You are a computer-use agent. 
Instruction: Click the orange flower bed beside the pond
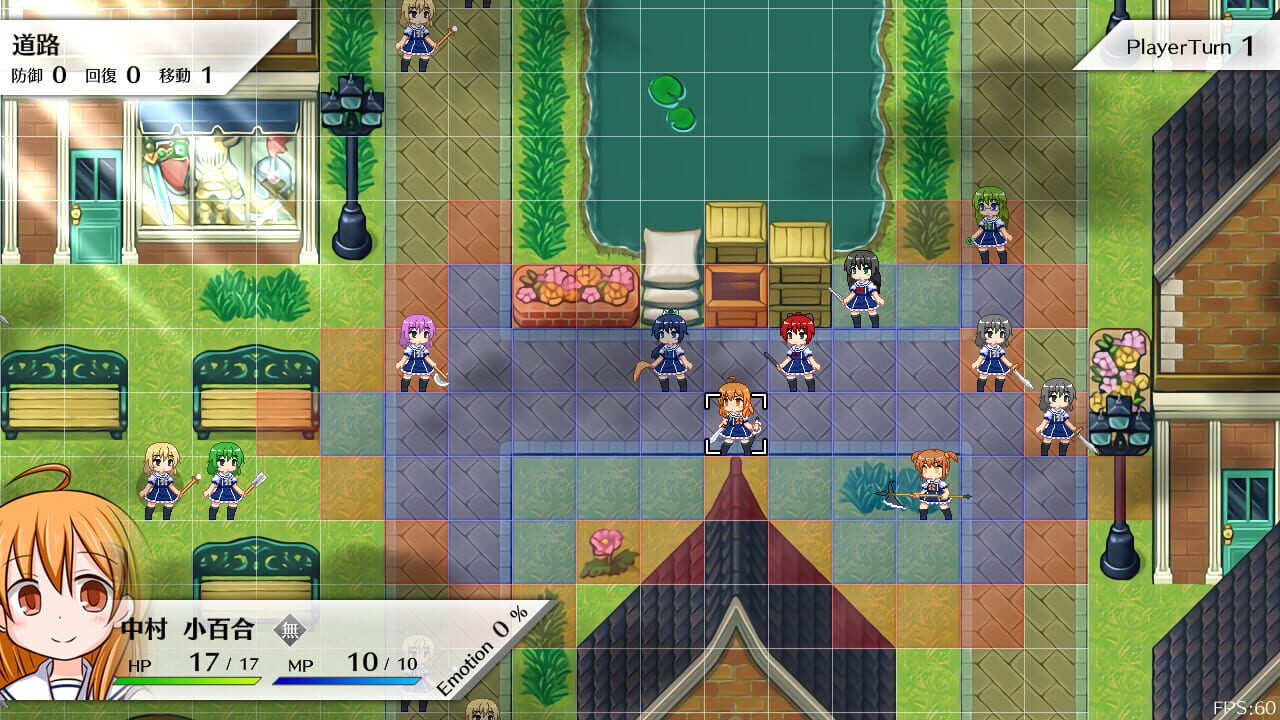click(575, 290)
